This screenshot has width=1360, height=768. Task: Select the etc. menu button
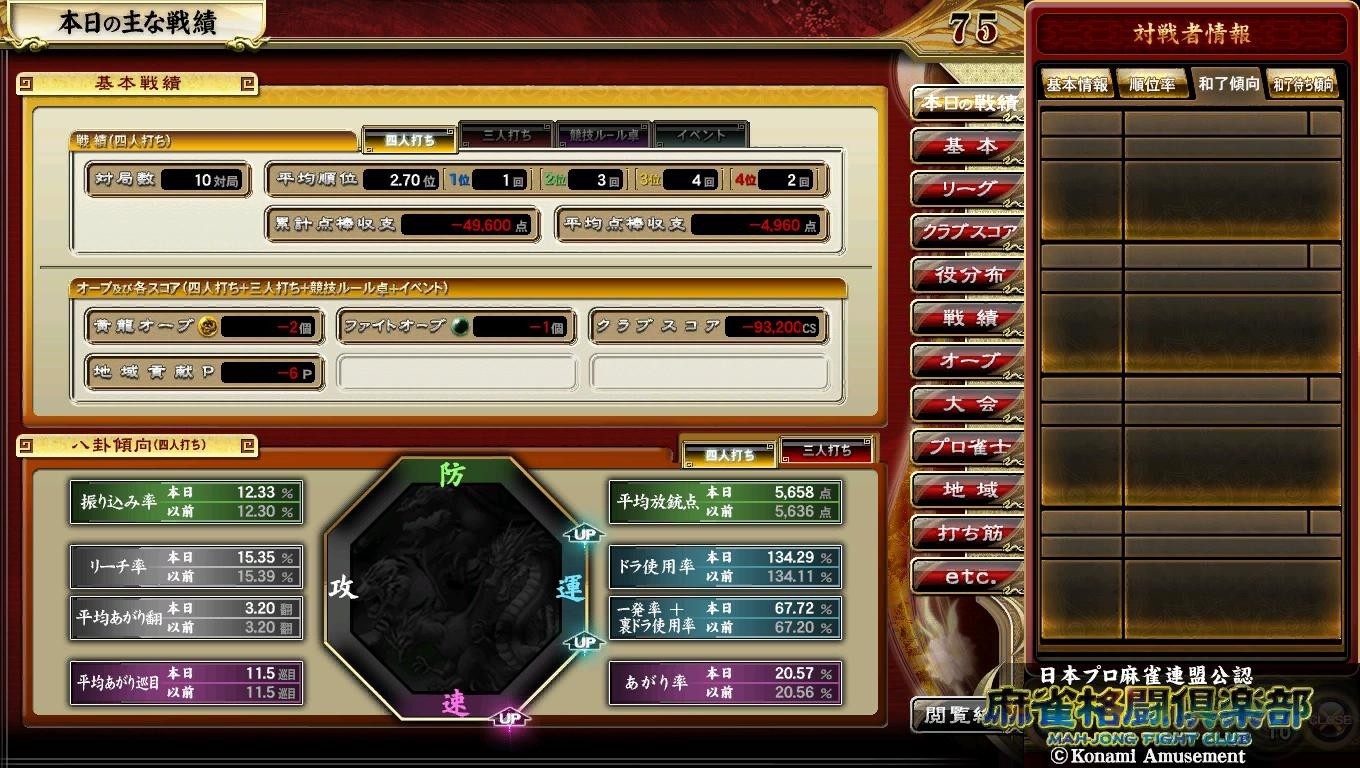(x=968, y=577)
